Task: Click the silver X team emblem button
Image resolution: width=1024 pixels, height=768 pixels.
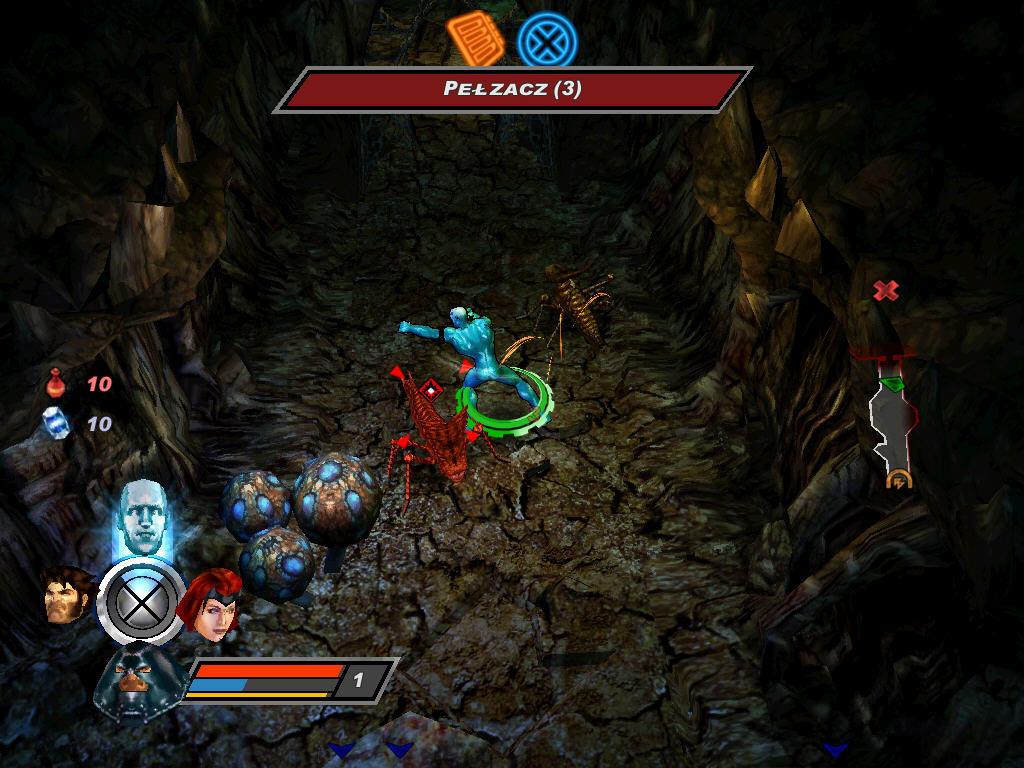Action: [x=141, y=602]
